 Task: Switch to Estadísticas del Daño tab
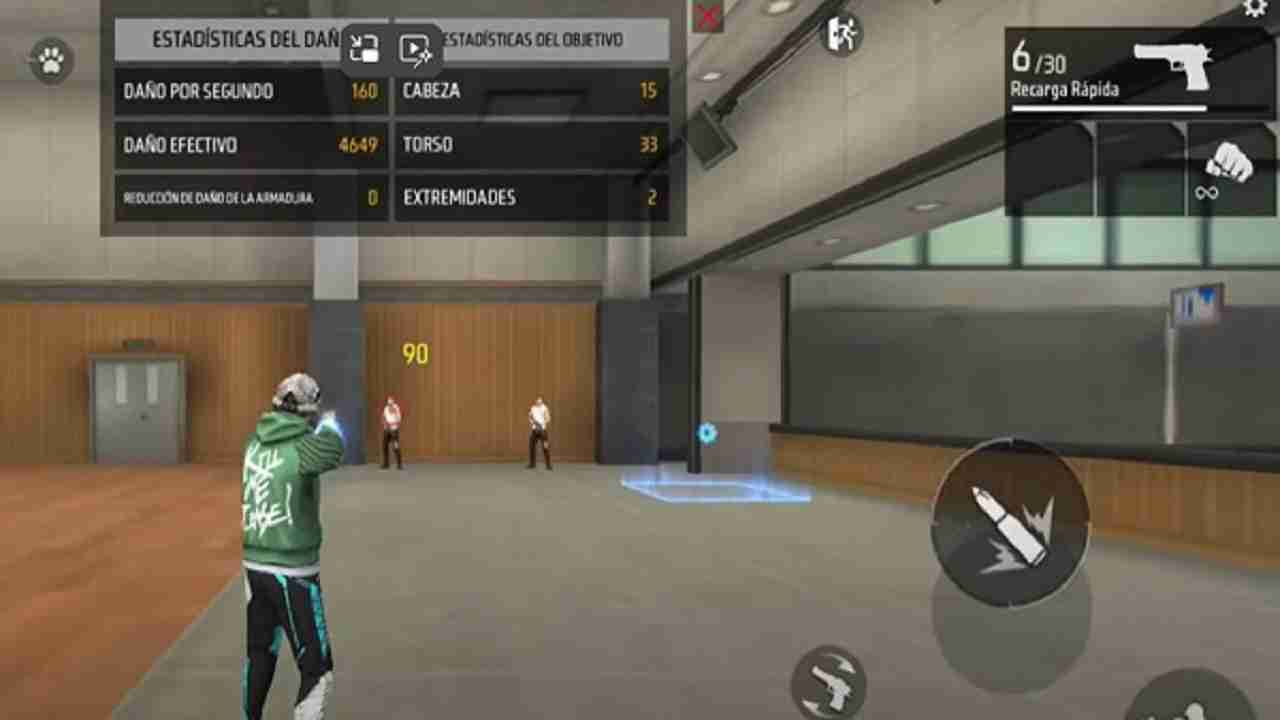[240, 40]
